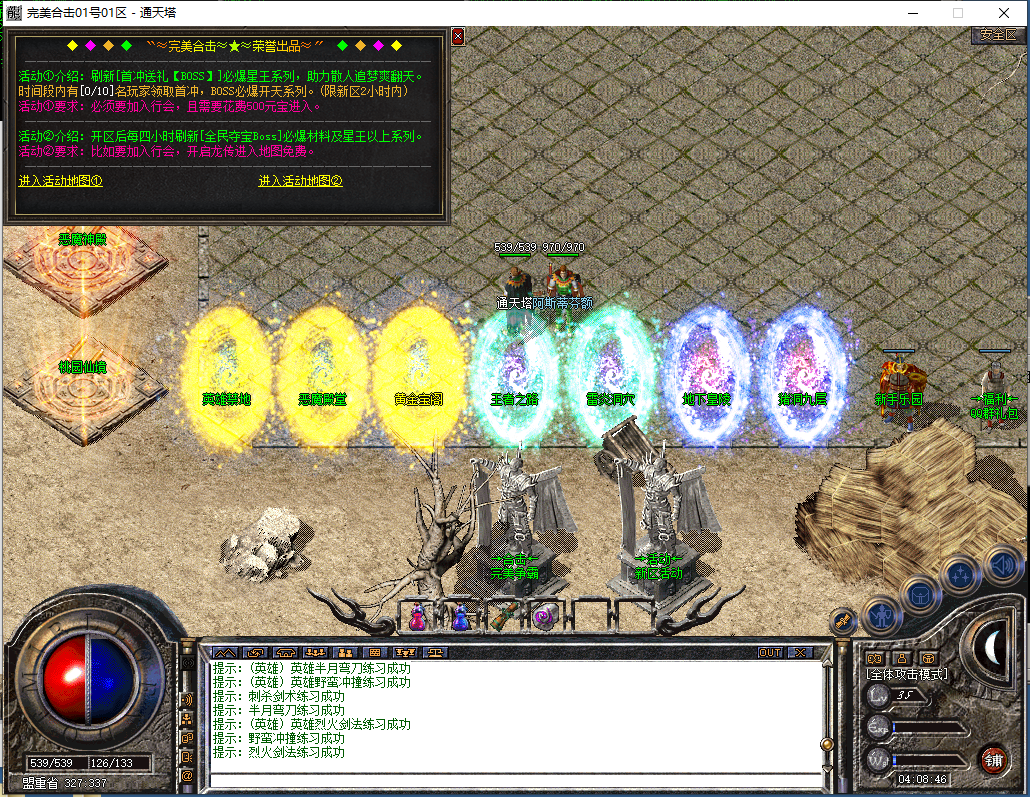Open the skills sparkle round button

[x=961, y=575]
